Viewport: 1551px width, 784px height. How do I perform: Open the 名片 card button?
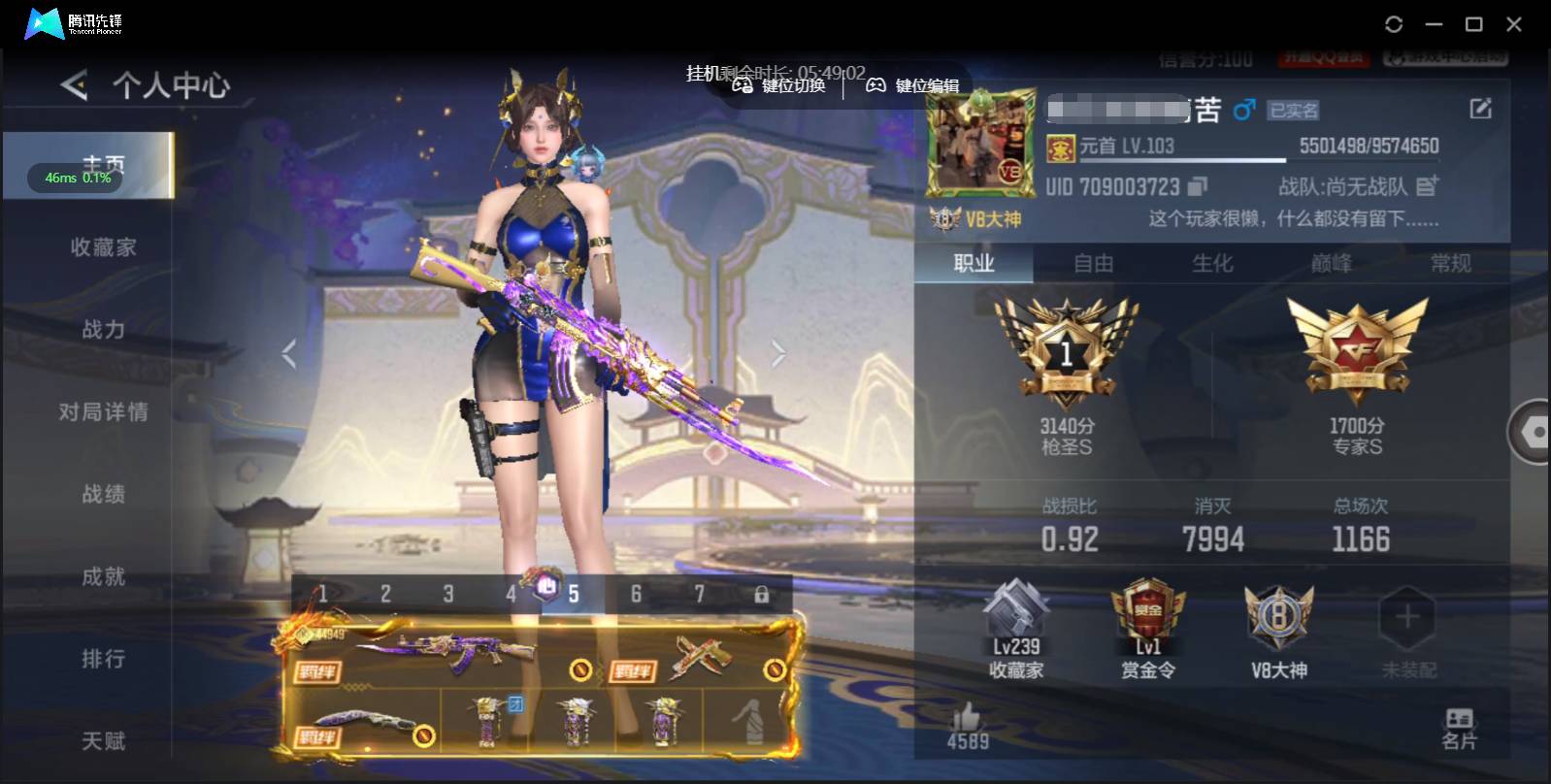pos(1459,729)
